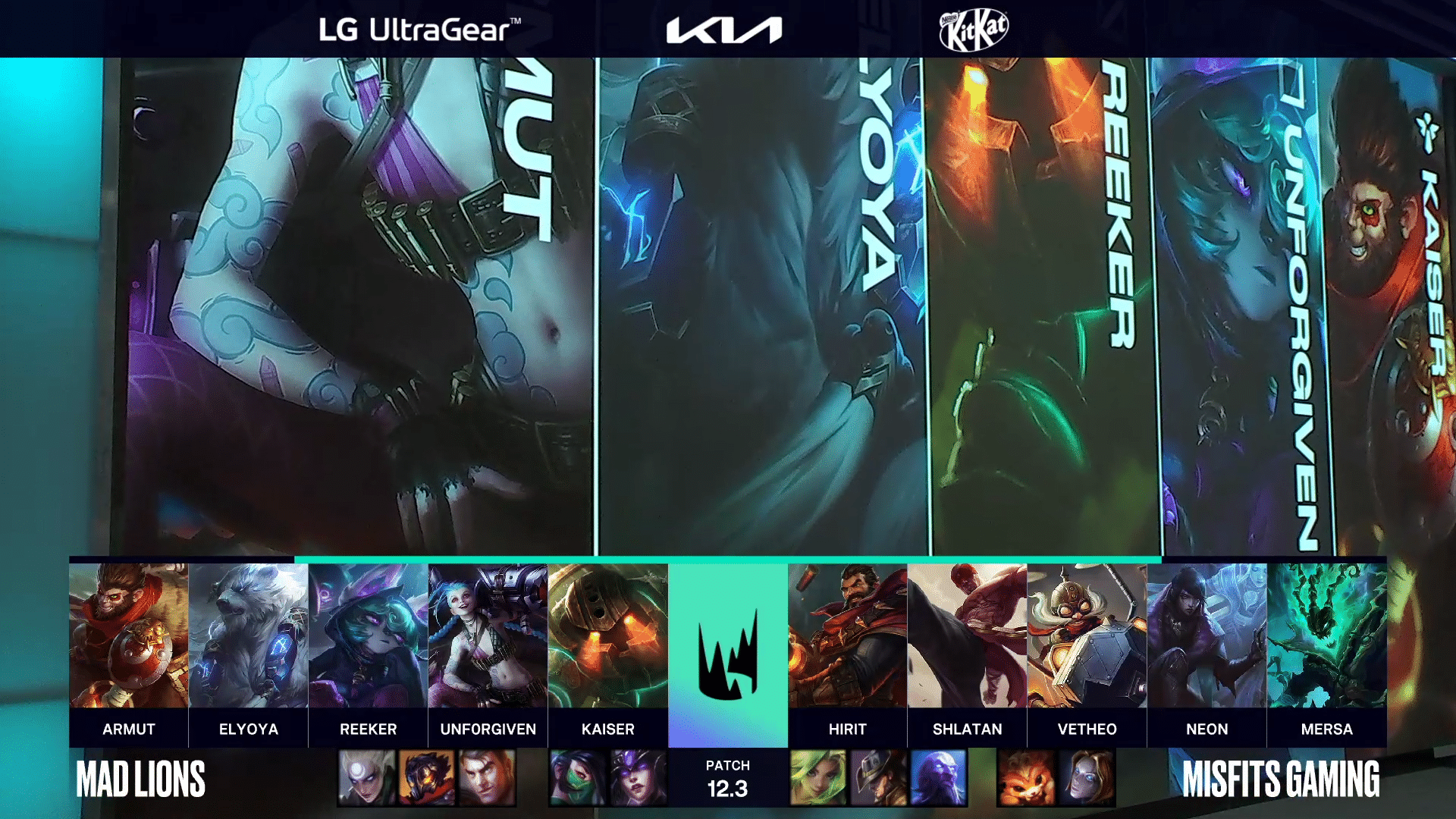
Task: Select the banned Zeri icon
Action: pos(818,778)
